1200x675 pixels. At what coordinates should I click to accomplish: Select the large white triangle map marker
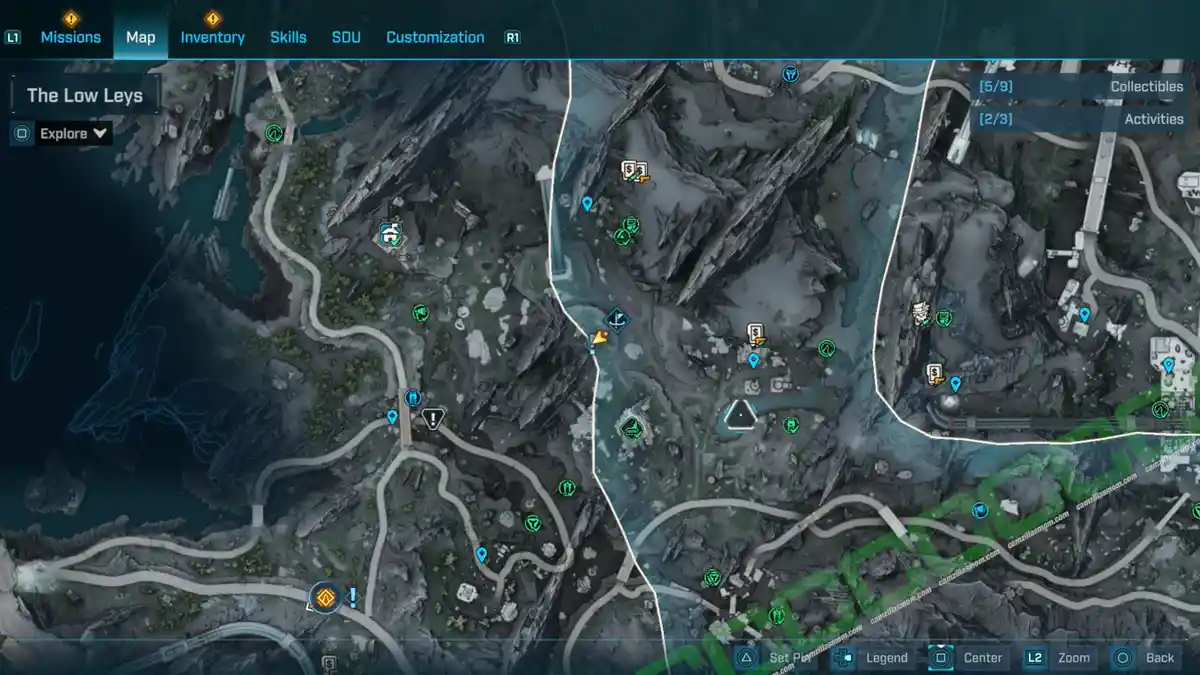pyautogui.click(x=740, y=414)
